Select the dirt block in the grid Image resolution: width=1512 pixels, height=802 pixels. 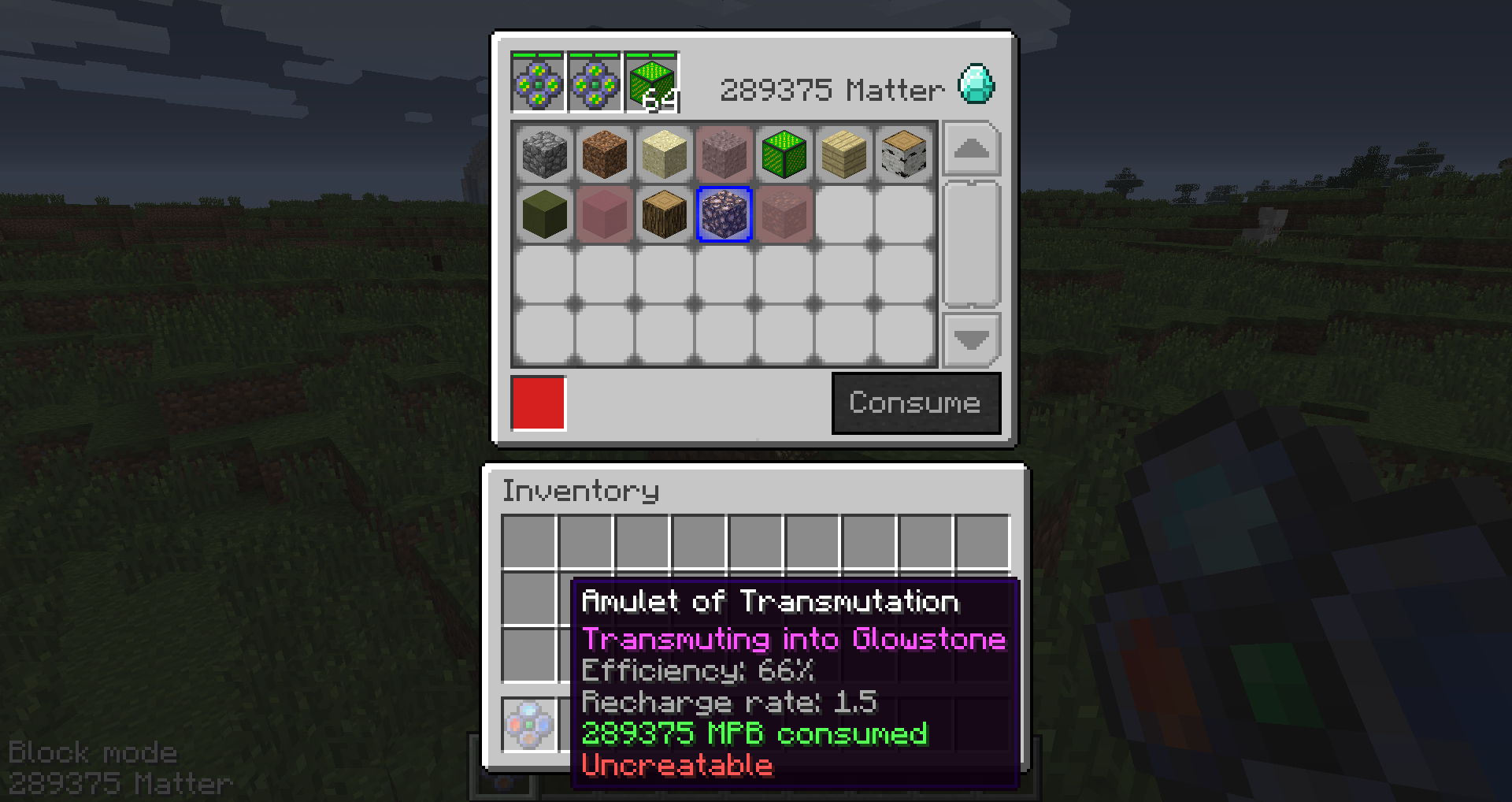coord(605,154)
